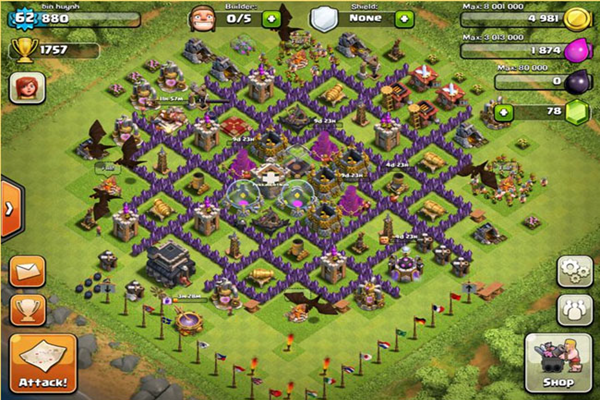Expand the orange side arrow tab
This screenshot has width=600, height=400.
coord(10,209)
